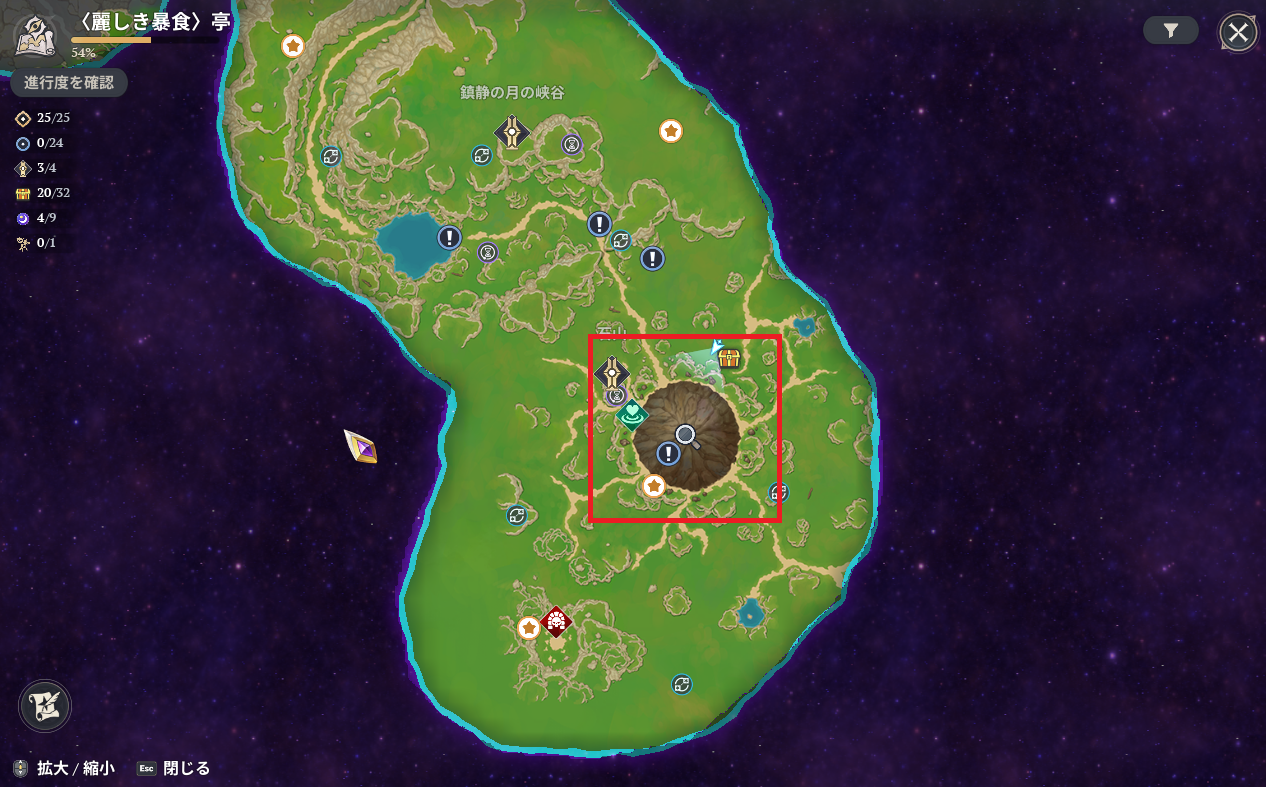1266x787 pixels.
Task: Open the scroll quill icon button
Action: [x=45, y=706]
